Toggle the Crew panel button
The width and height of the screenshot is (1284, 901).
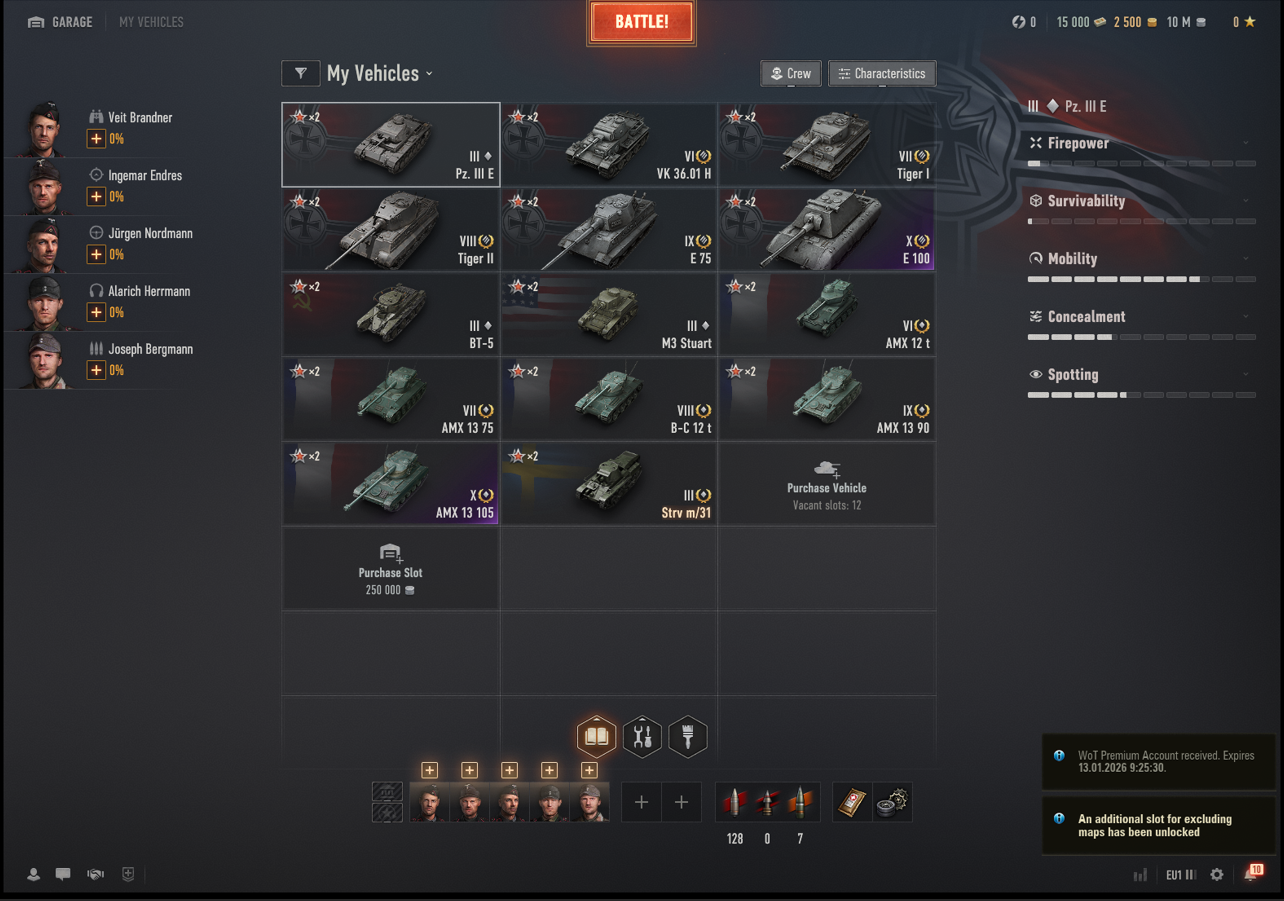[790, 73]
